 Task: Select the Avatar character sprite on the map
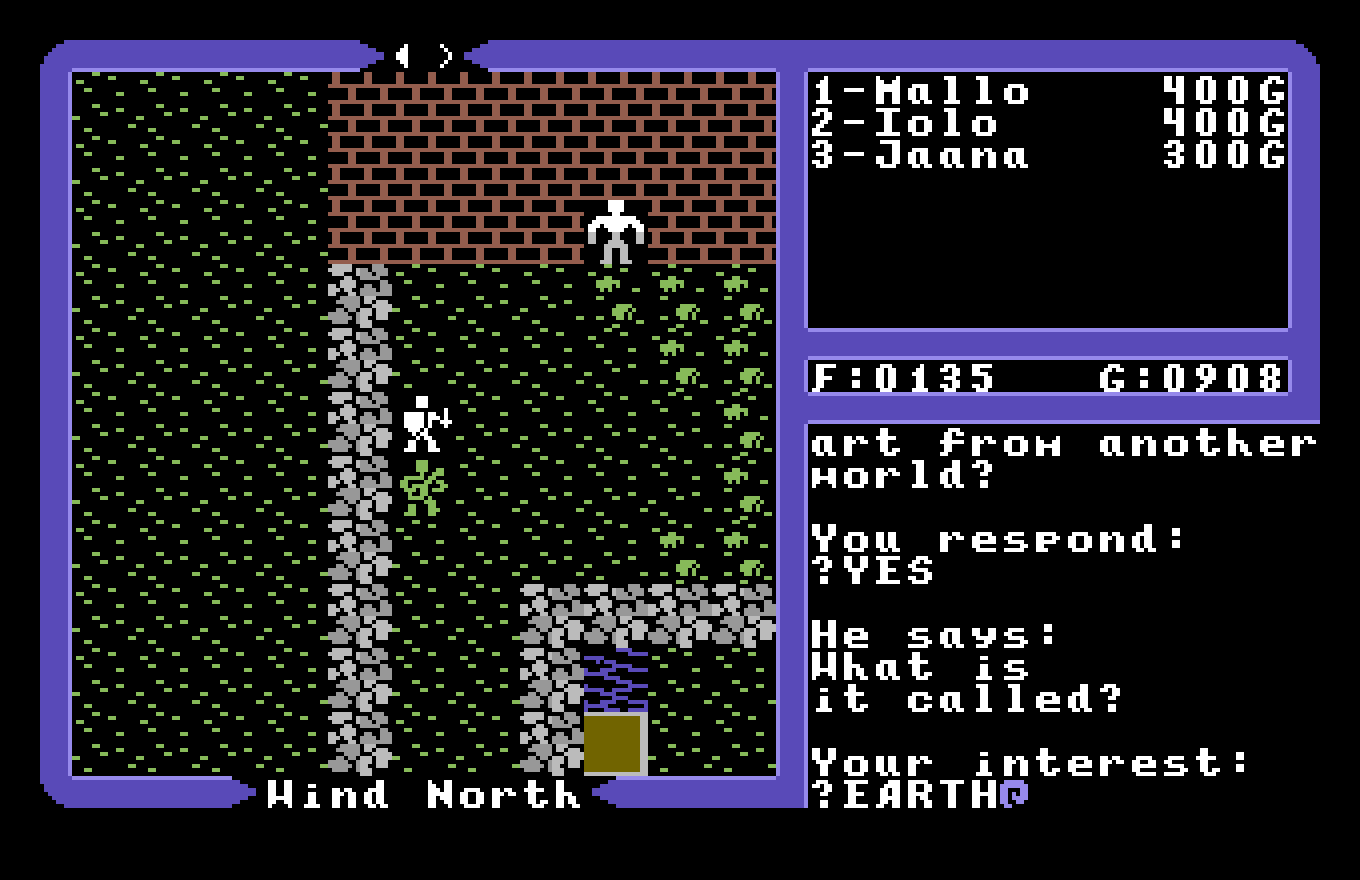[420, 425]
